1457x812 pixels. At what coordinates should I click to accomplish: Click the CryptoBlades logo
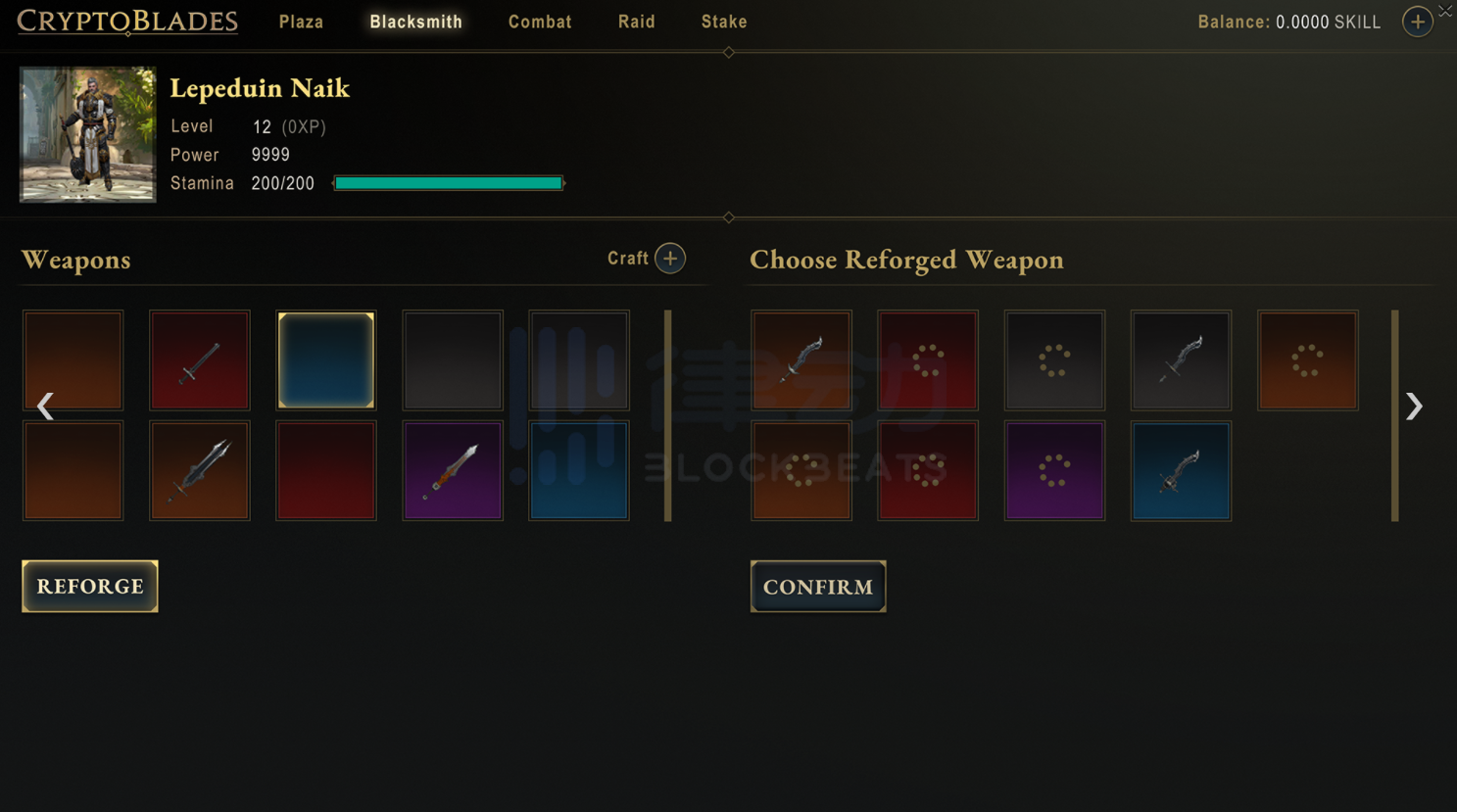[127, 22]
